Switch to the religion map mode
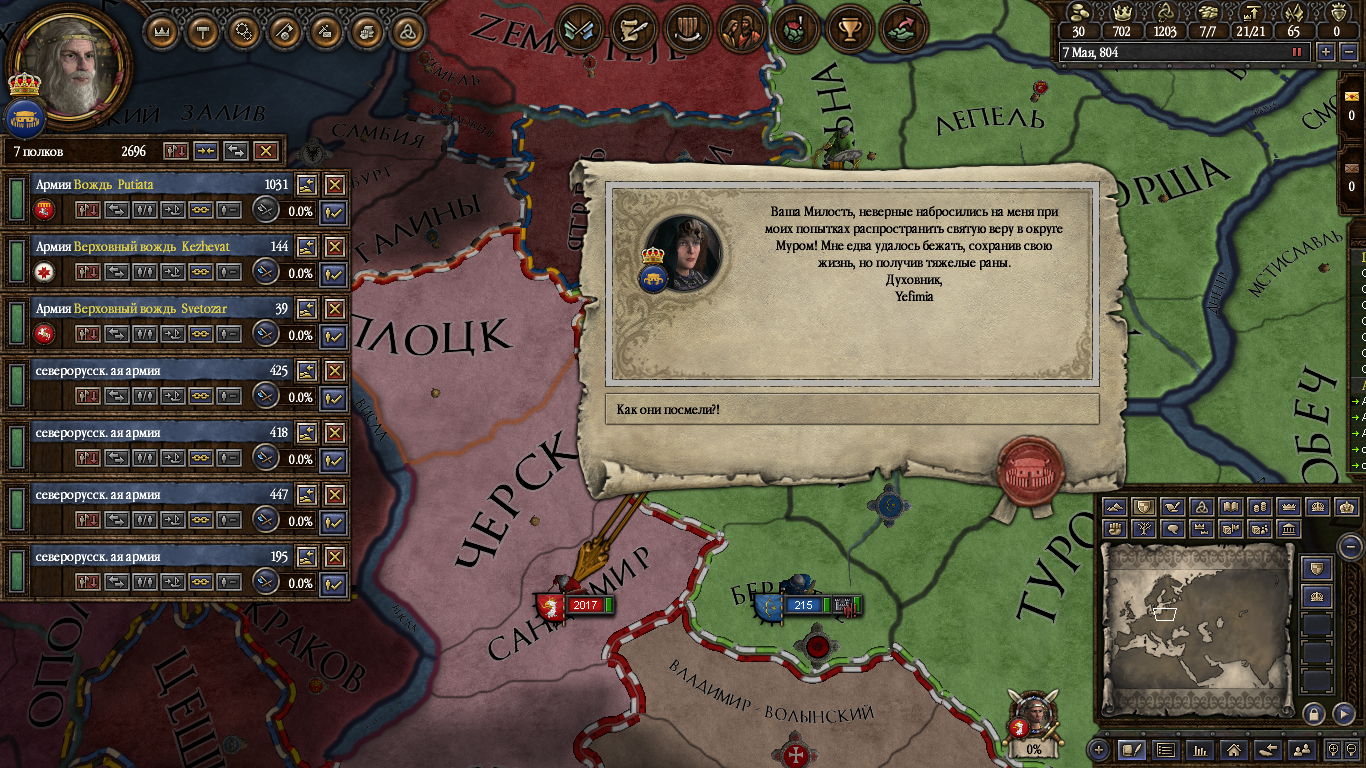This screenshot has width=1366, height=768. click(1203, 508)
